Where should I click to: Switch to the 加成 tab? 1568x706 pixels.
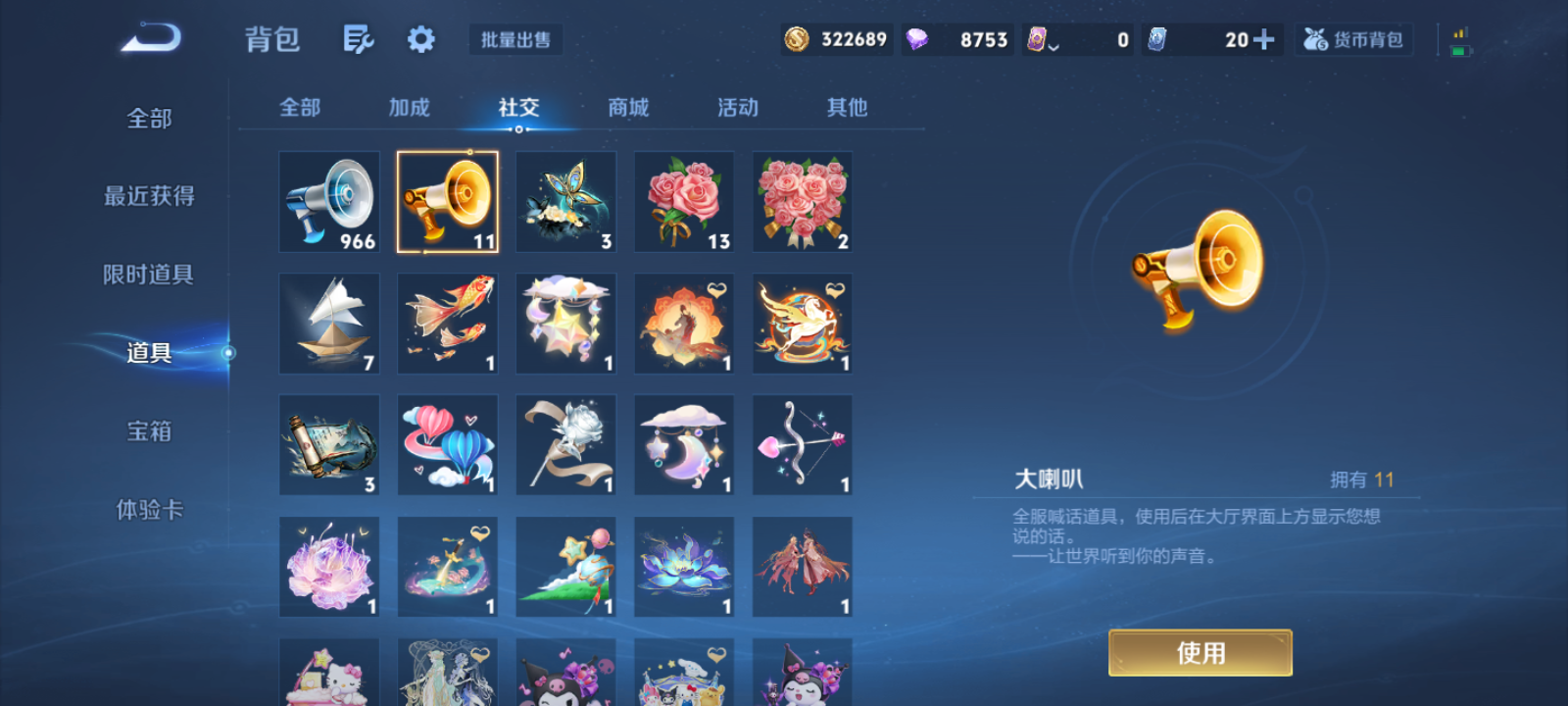coord(410,108)
